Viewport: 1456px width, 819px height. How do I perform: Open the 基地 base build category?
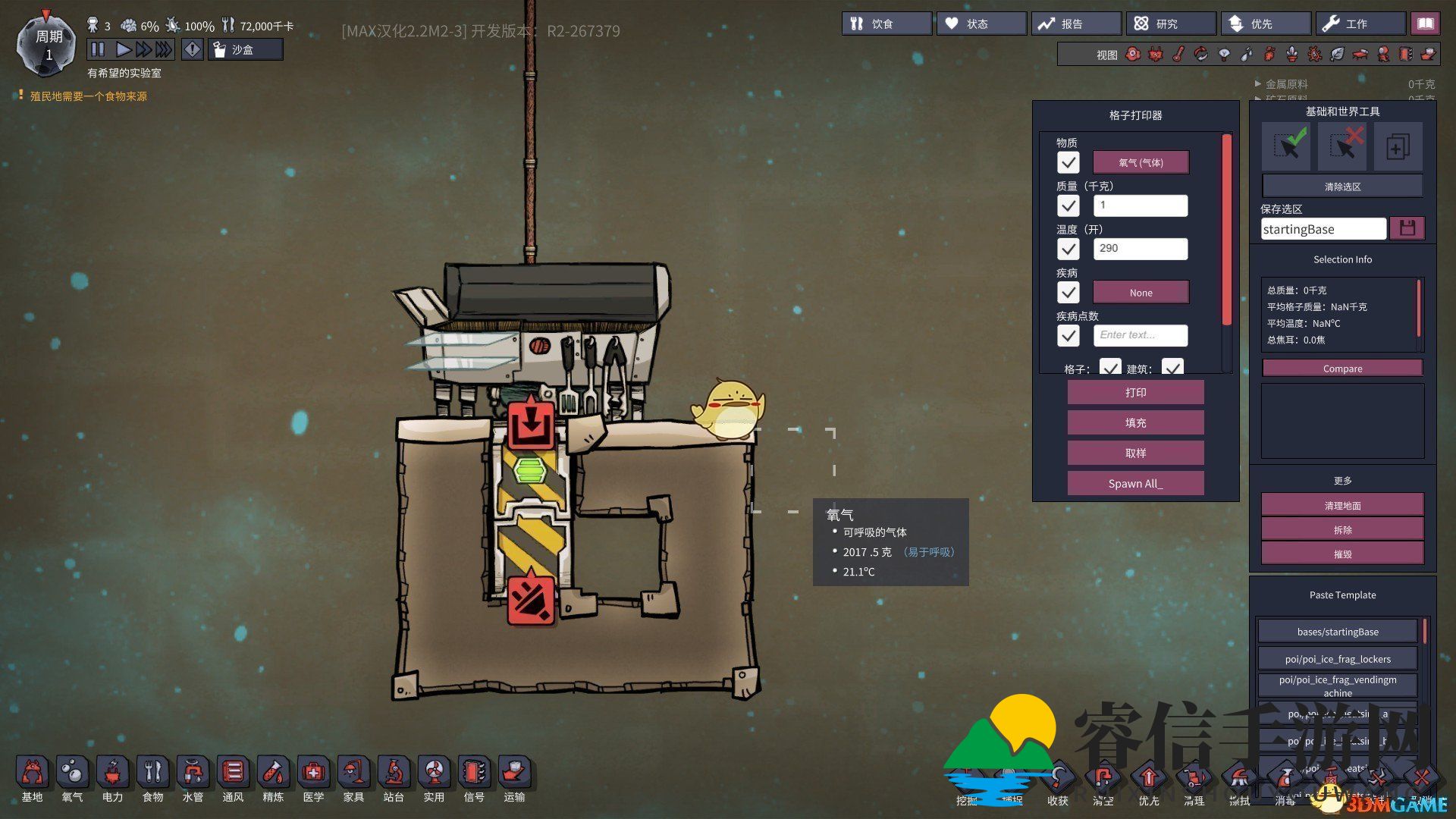32,779
